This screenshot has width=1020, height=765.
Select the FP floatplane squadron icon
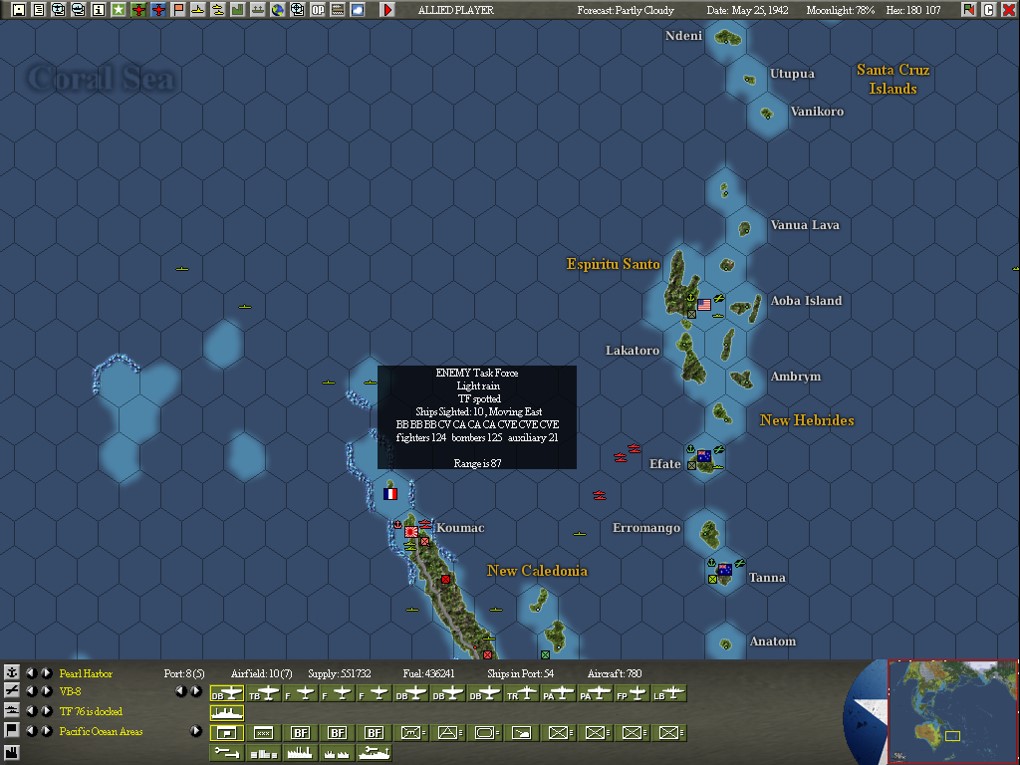tap(632, 693)
